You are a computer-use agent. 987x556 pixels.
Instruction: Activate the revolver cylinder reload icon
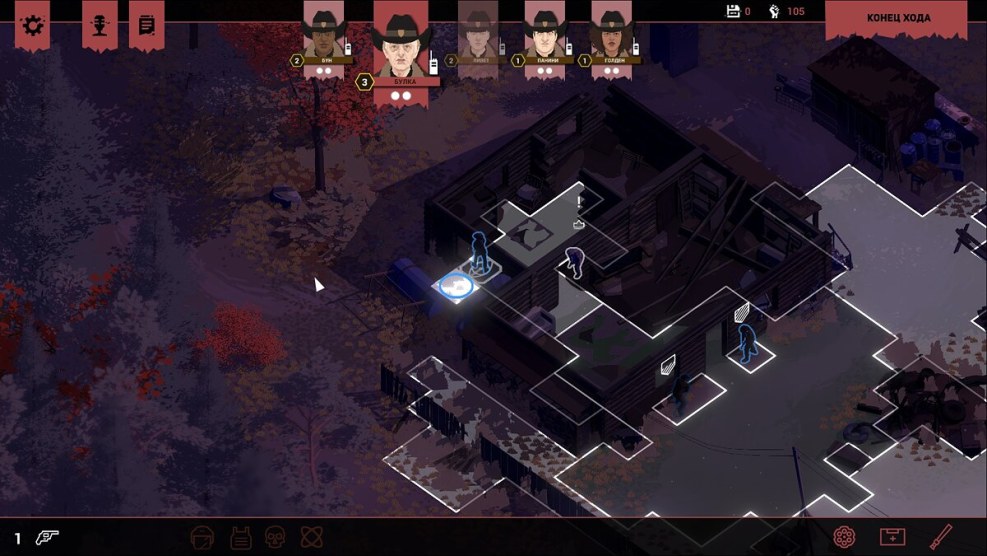click(x=845, y=537)
